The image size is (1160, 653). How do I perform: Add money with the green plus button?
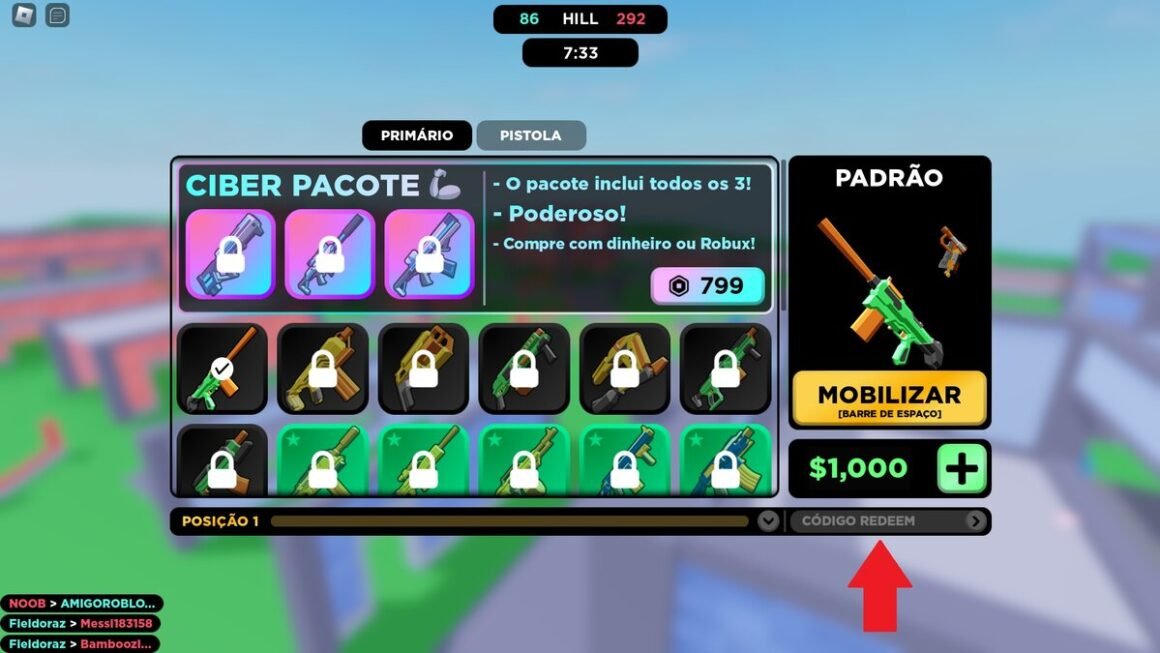click(x=961, y=468)
